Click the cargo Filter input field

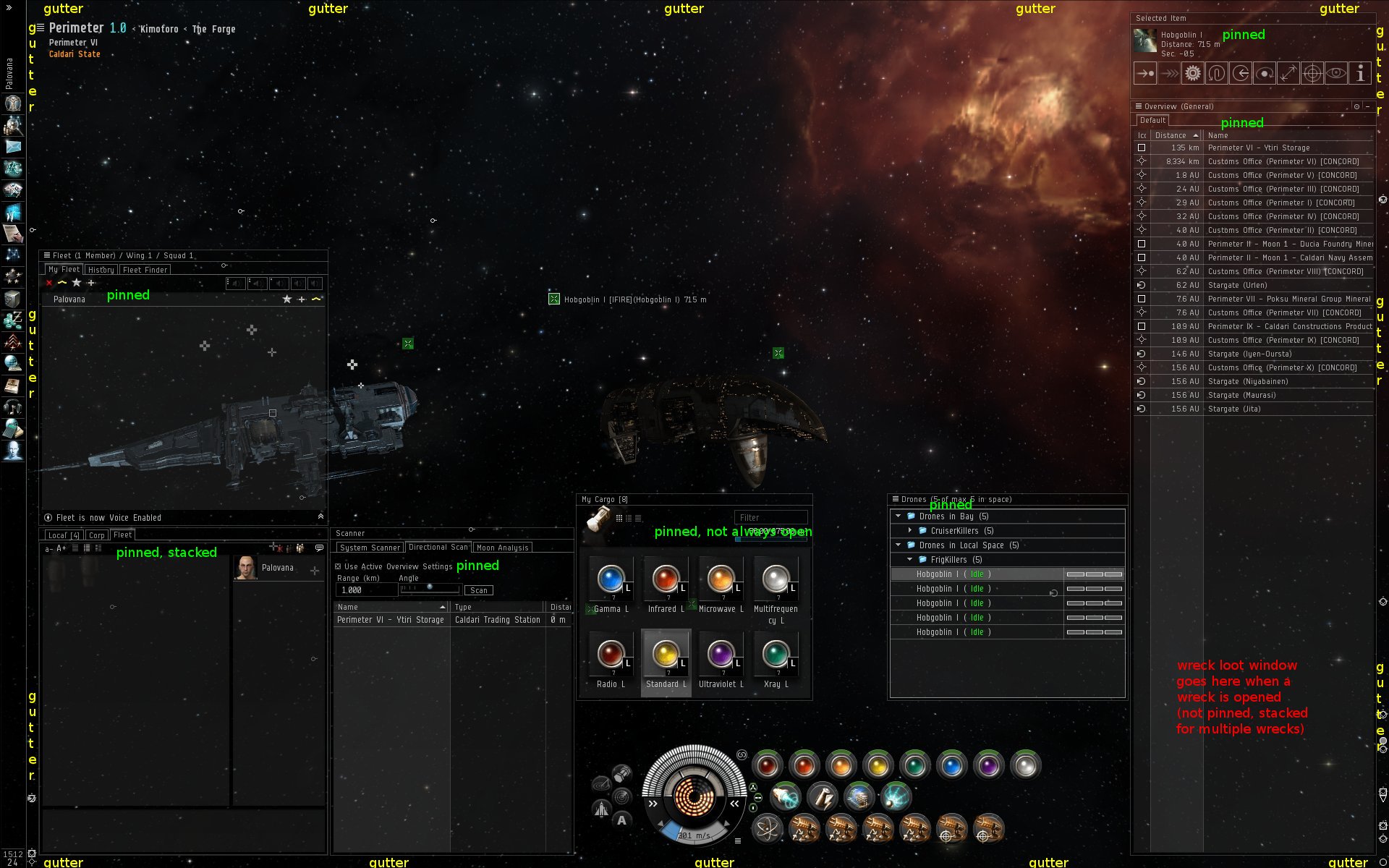click(770, 517)
